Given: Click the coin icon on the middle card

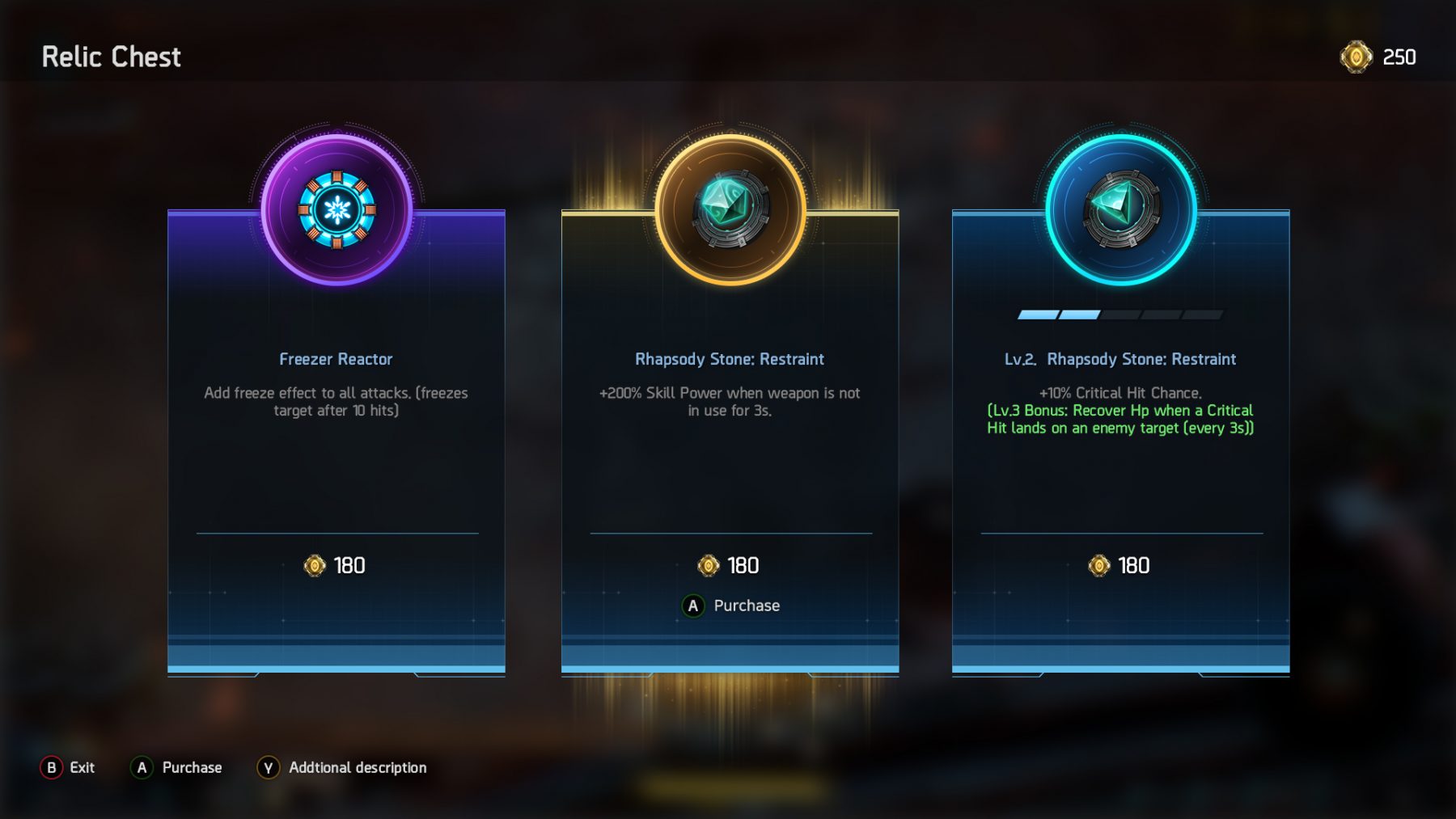Looking at the screenshot, I should (x=709, y=566).
